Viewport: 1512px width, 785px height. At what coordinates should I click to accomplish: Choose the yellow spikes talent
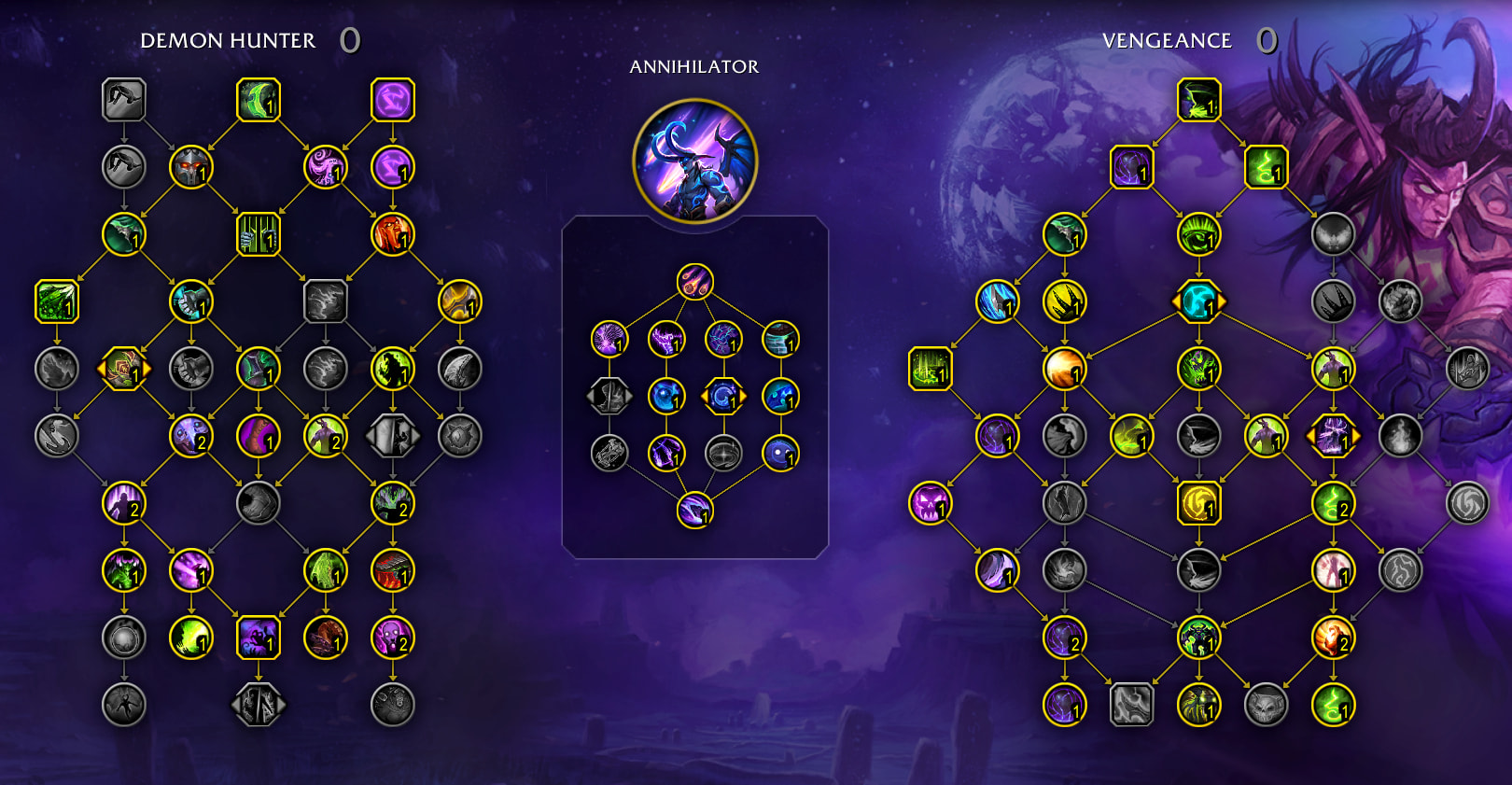(x=1064, y=301)
